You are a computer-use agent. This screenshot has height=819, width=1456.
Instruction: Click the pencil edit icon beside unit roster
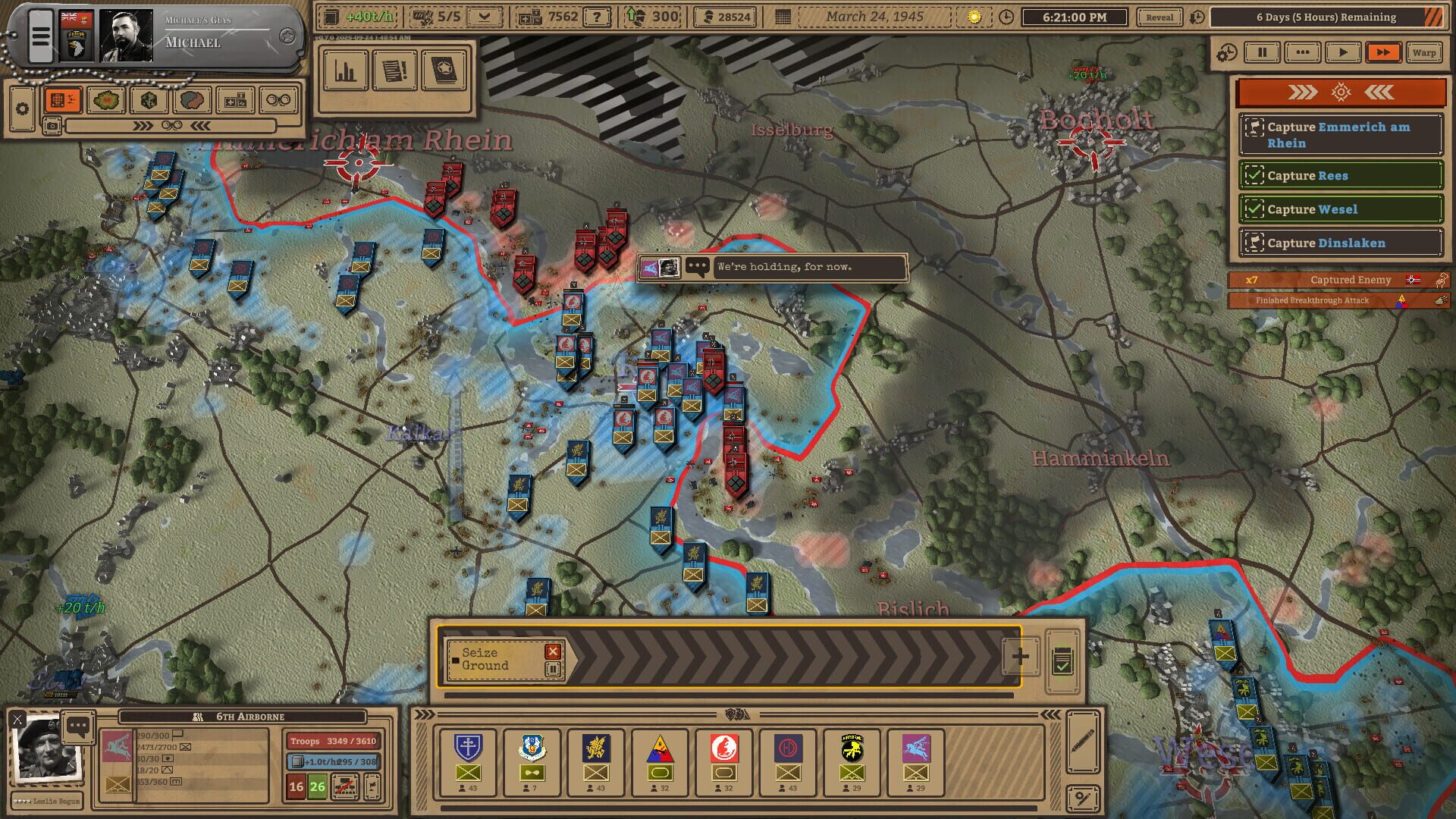[1083, 740]
